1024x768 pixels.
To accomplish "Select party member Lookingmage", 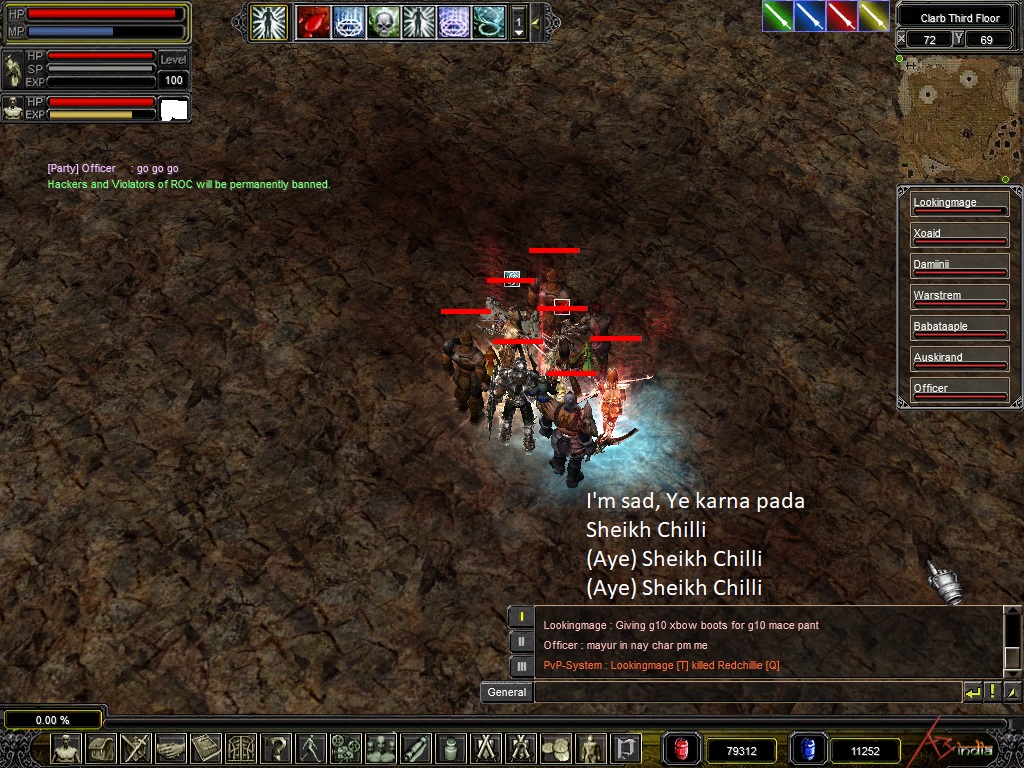I will coord(958,205).
